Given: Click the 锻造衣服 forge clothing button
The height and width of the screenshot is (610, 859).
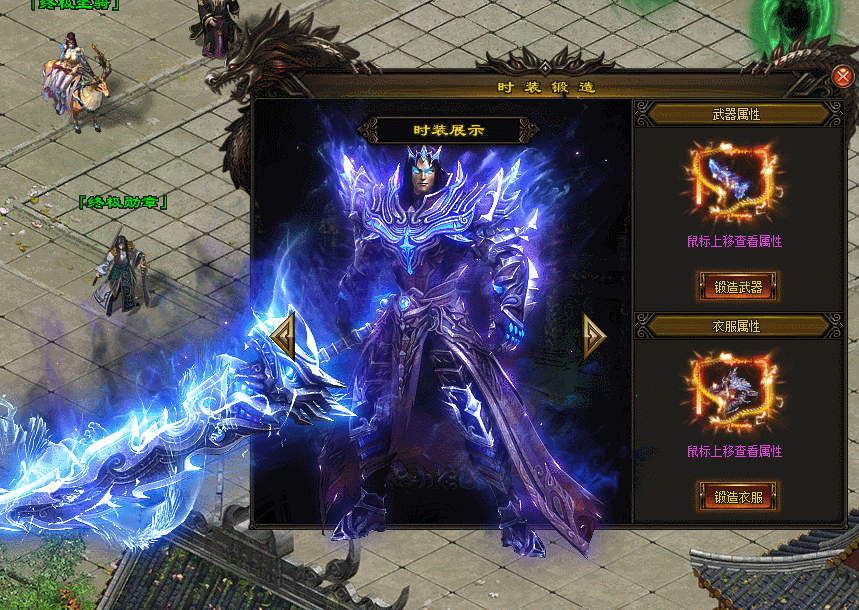Looking at the screenshot, I should click(738, 496).
